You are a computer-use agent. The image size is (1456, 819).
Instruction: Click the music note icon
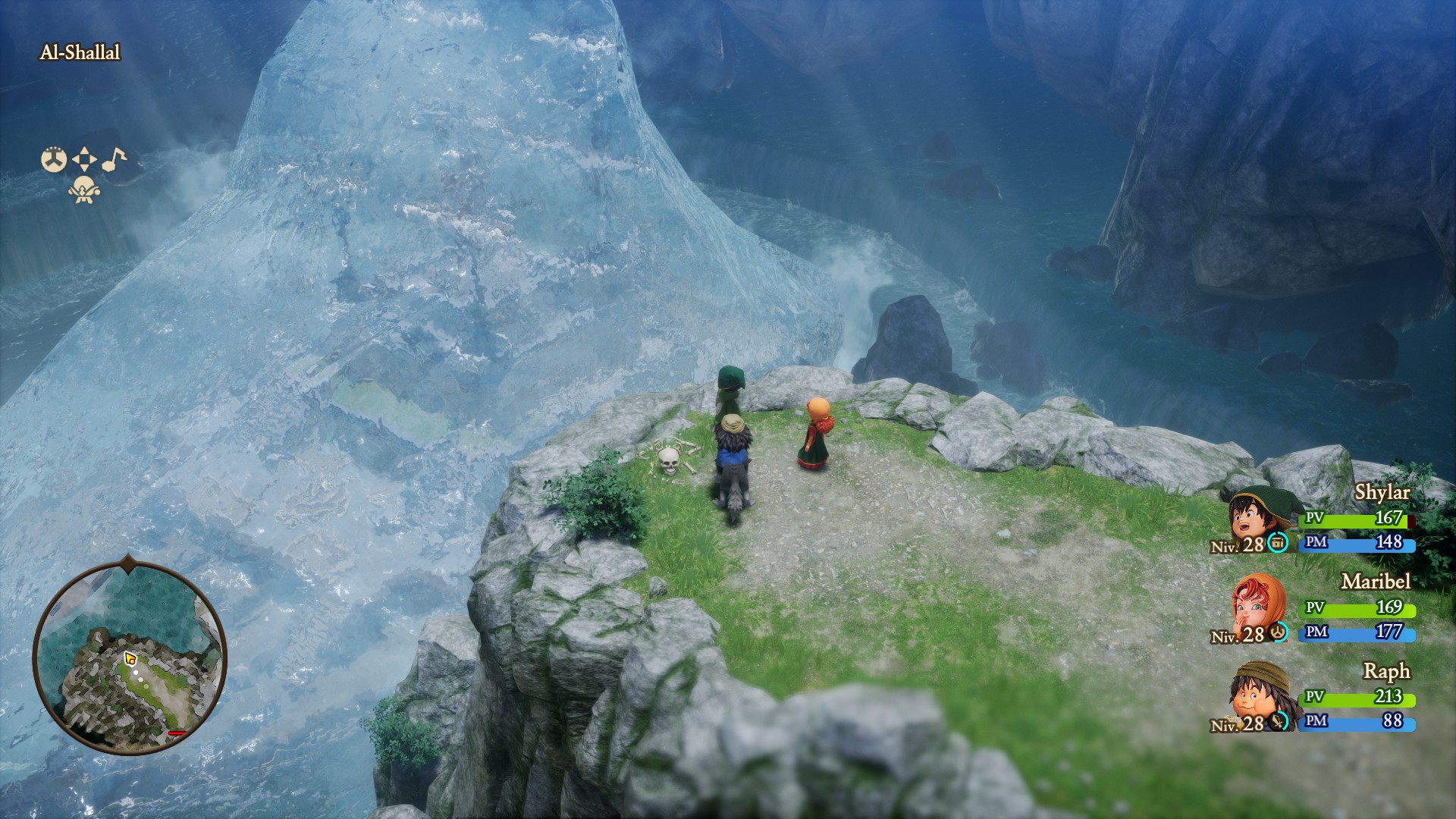pos(115,159)
